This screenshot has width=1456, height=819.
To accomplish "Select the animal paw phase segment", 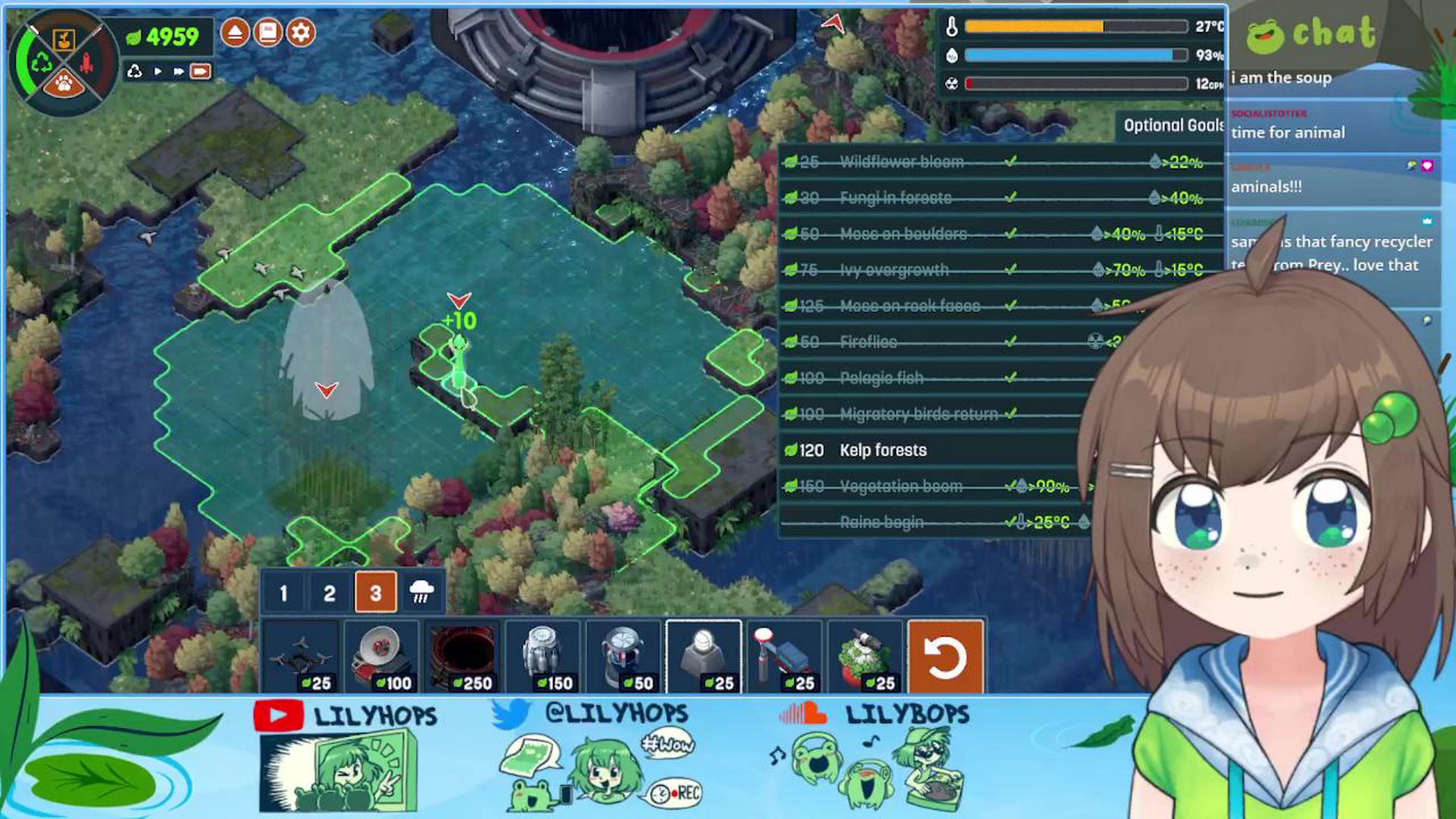I will click(x=64, y=83).
